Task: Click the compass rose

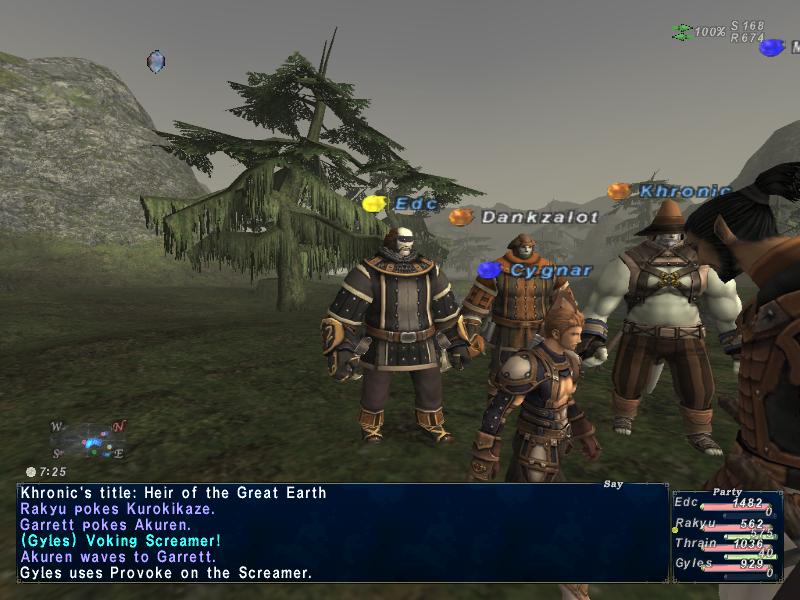Action: click(x=88, y=440)
